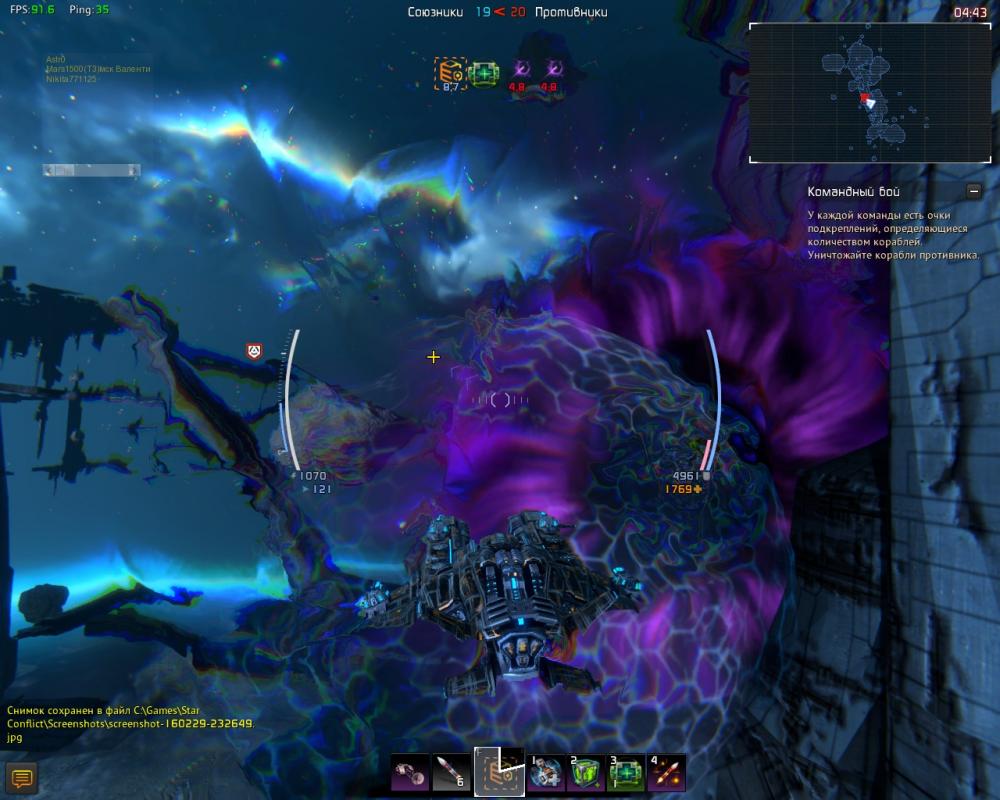Open the chat window button
Viewport: 1000px width, 800px height.
point(22,777)
